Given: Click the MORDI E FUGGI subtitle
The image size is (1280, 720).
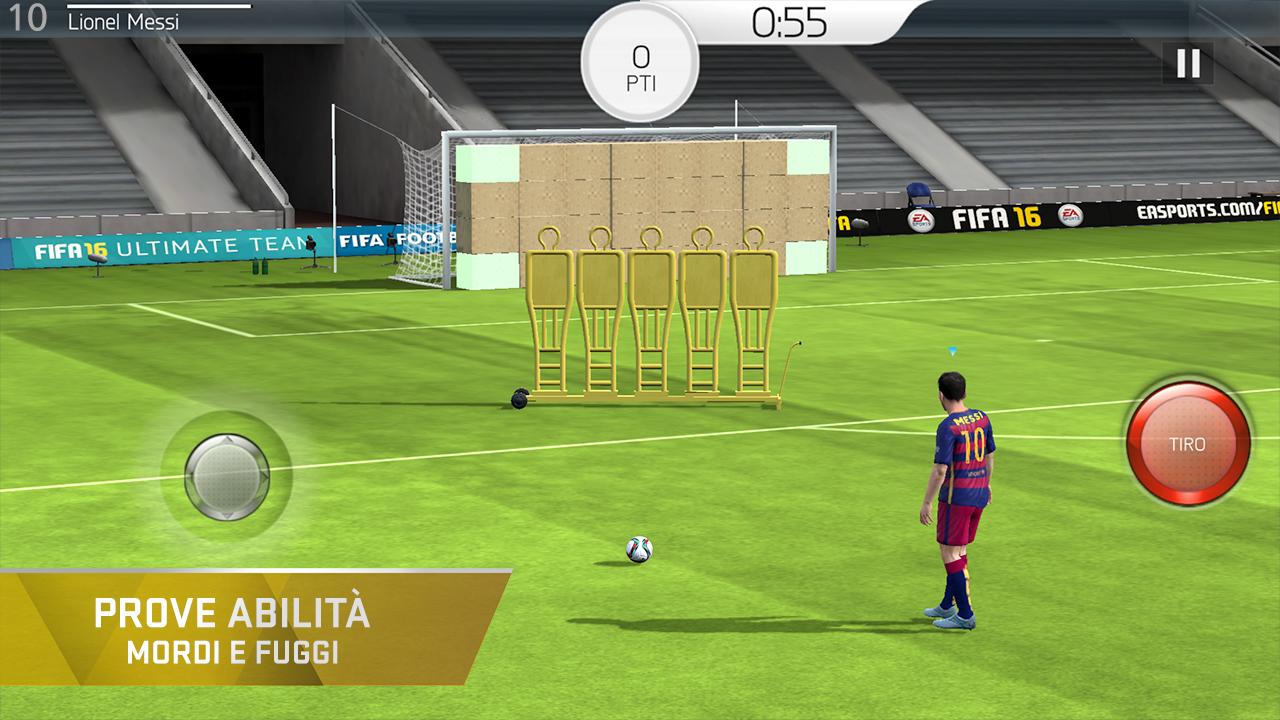Looking at the screenshot, I should tap(237, 648).
